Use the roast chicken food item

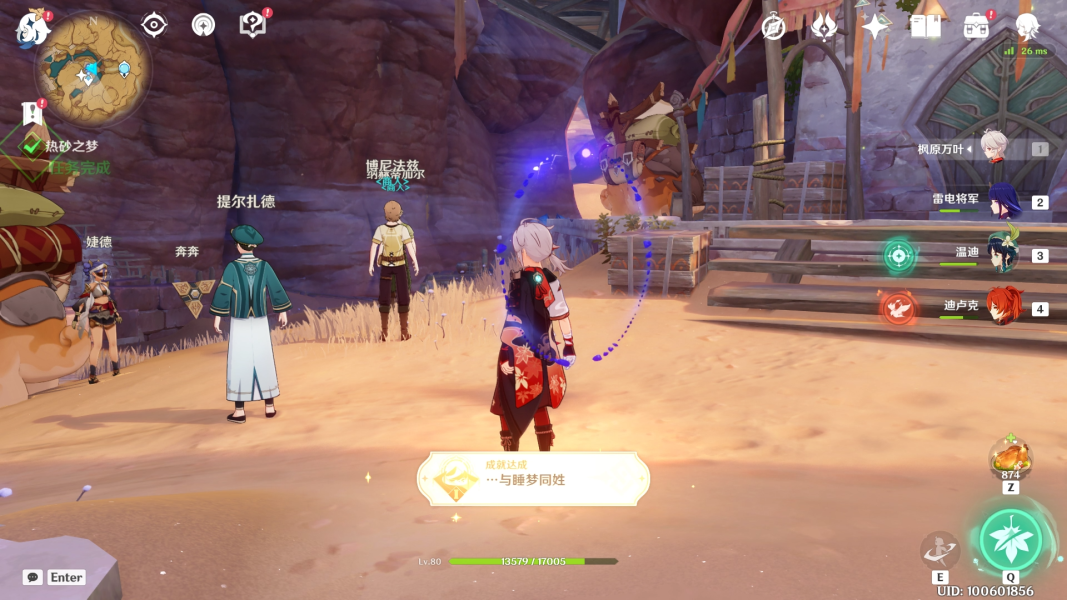(x=1010, y=458)
